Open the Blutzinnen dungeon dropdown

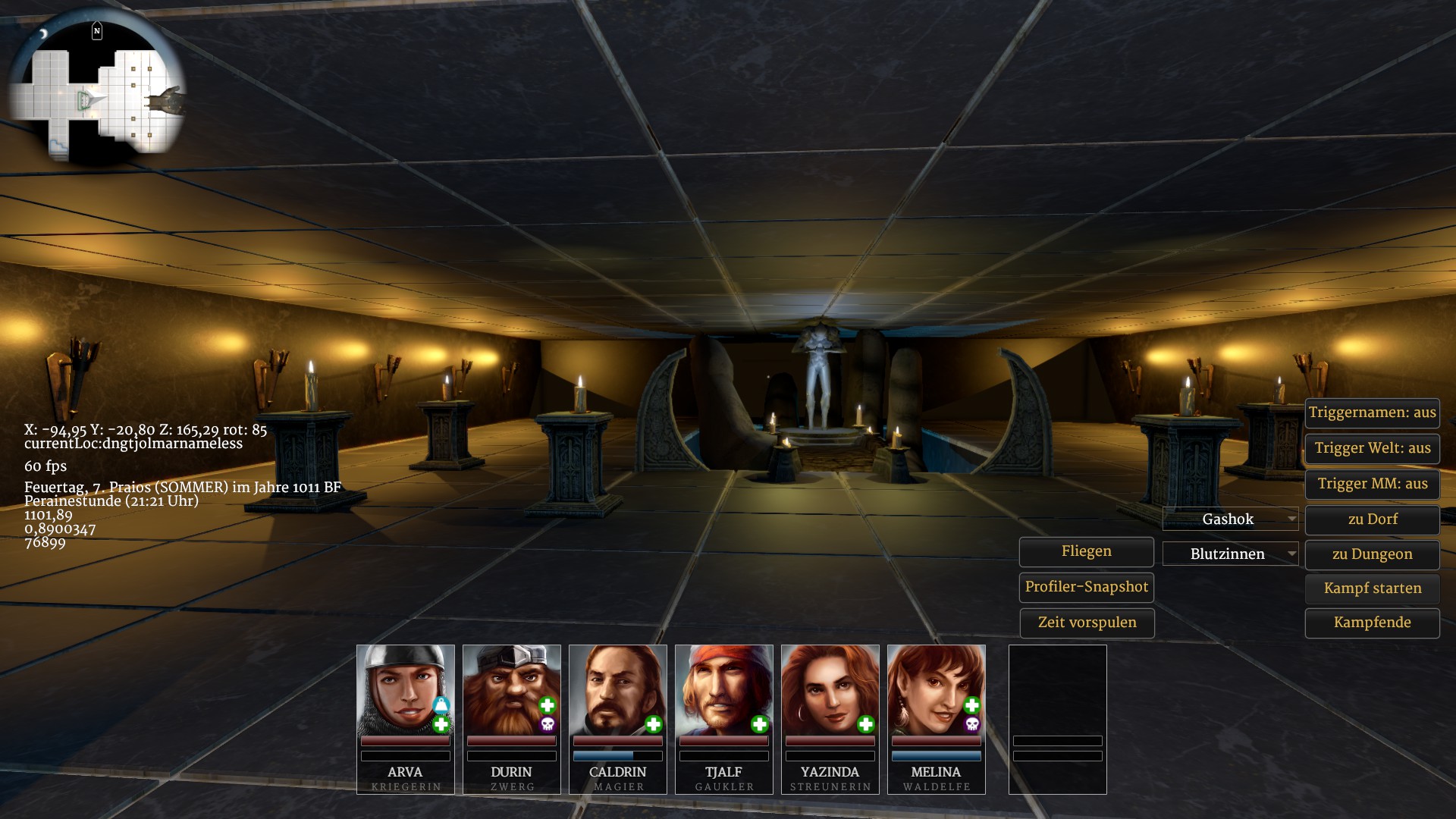pos(1230,554)
